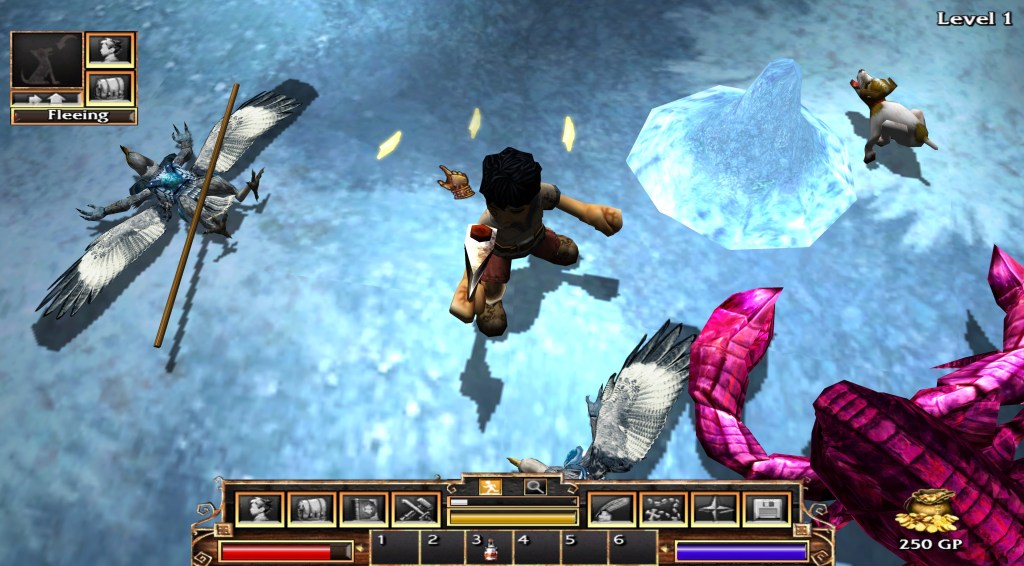Image resolution: width=1024 pixels, height=566 pixels.
Task: Click the floppy disk save menu icon
Action: [767, 509]
